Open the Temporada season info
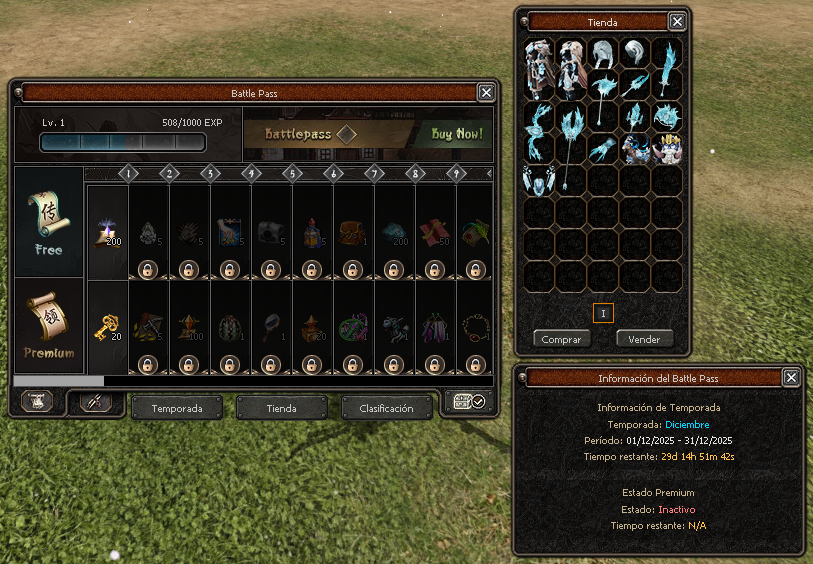Screen dimensions: 813x564 tap(177, 408)
